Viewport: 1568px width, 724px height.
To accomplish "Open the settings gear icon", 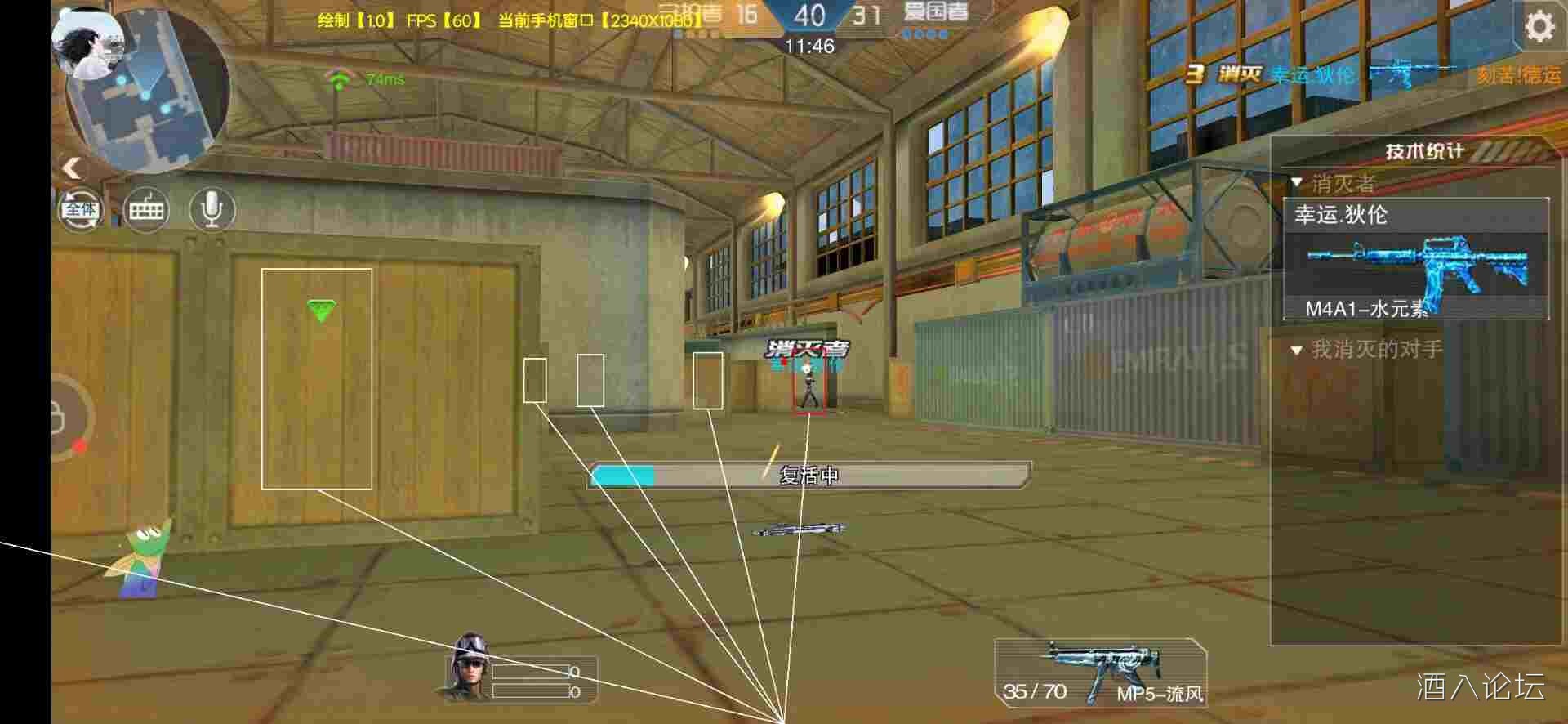I will click(x=1539, y=26).
